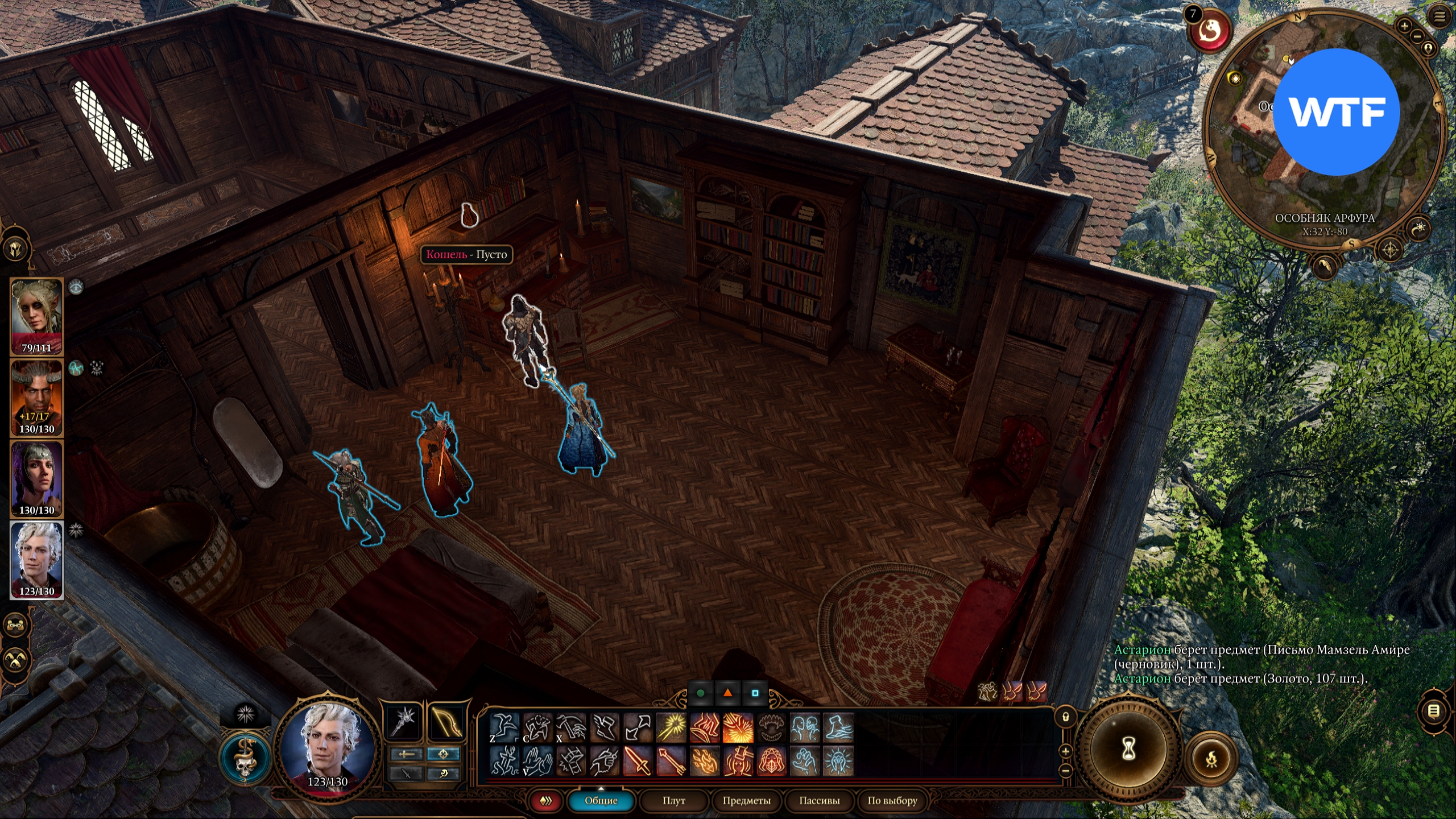Click the hourglass end-turn button
The height and width of the screenshot is (819, 1456).
pyautogui.click(x=1128, y=750)
